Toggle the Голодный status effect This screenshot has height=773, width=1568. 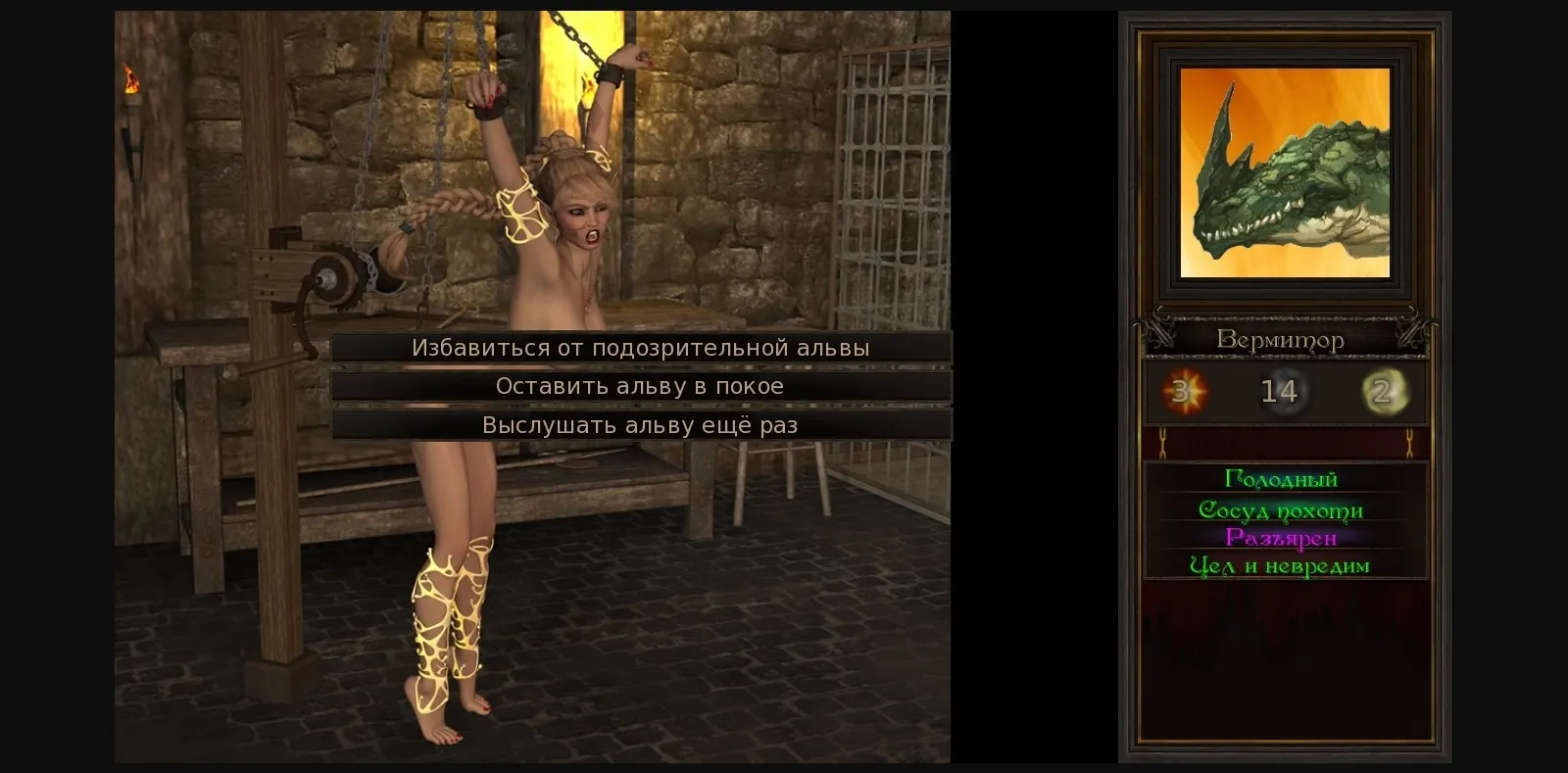point(1281,480)
